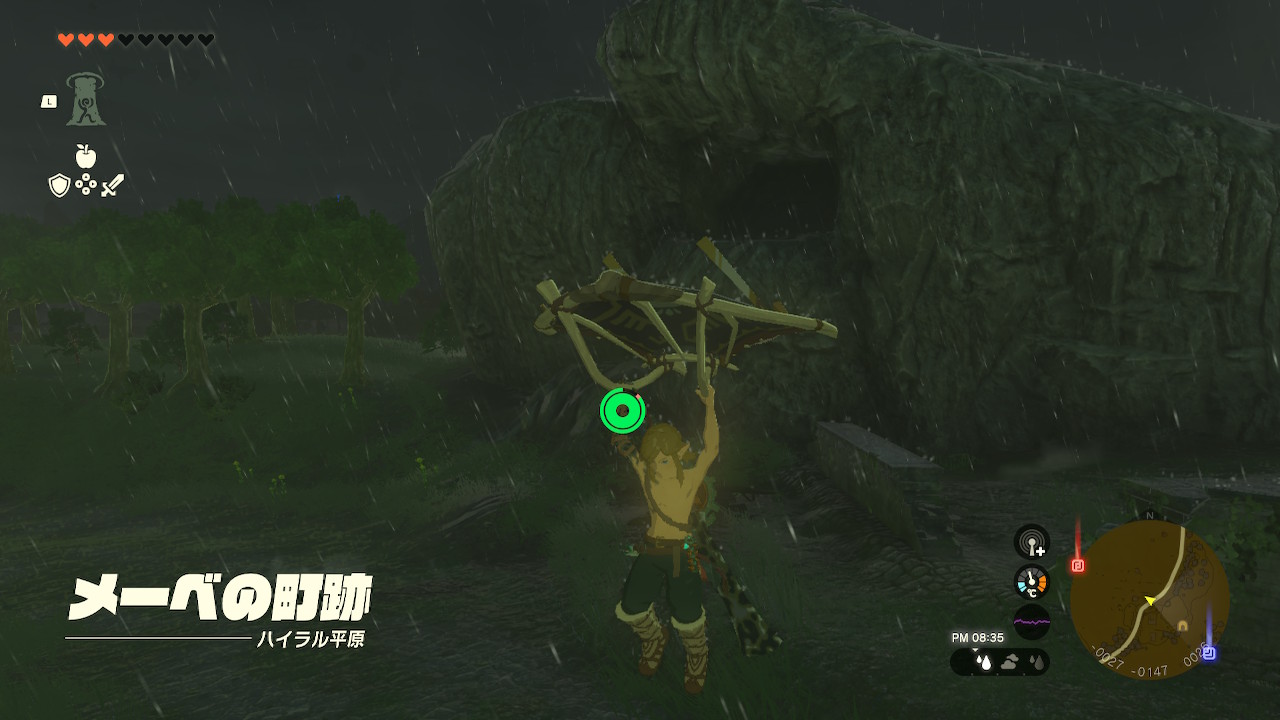Open the circular minimap
This screenshot has width=1280, height=720.
pos(1149,599)
